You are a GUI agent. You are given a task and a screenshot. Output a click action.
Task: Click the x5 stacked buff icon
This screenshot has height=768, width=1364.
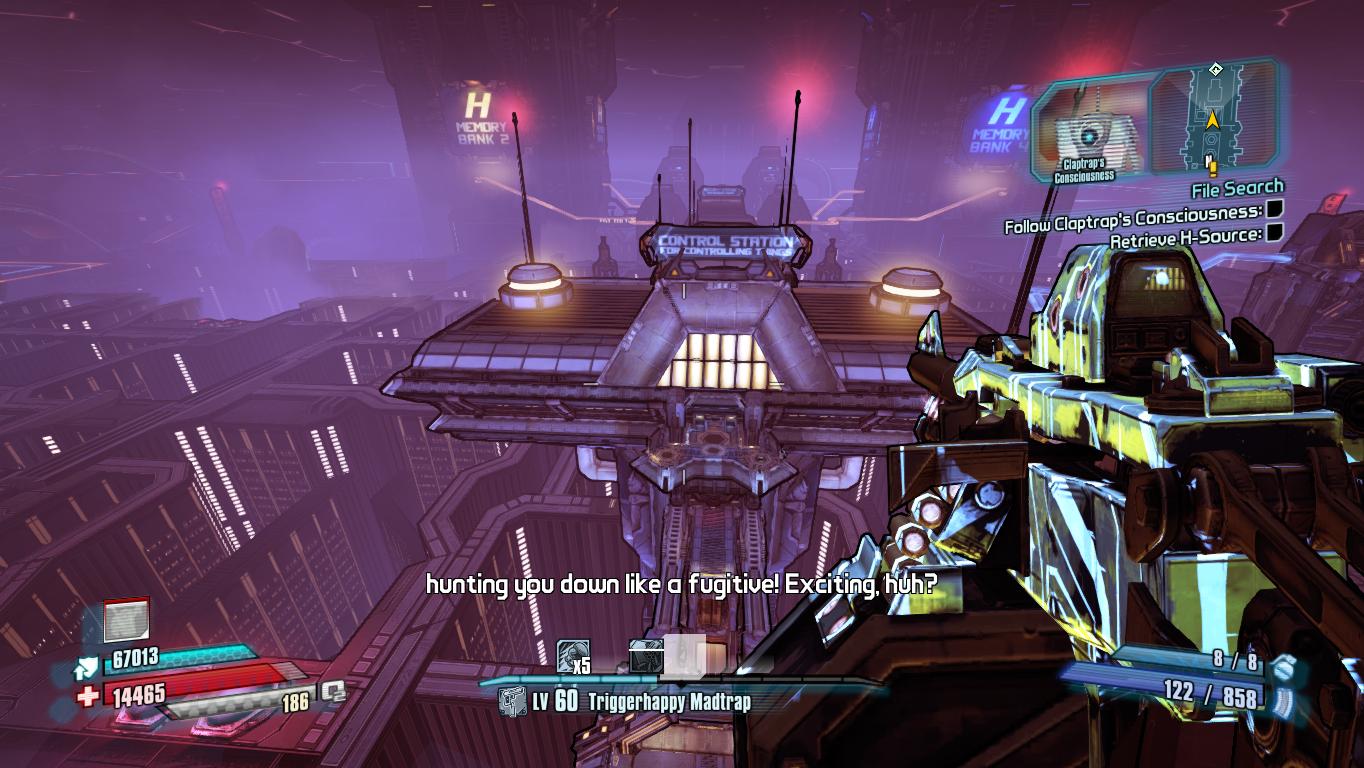573,656
